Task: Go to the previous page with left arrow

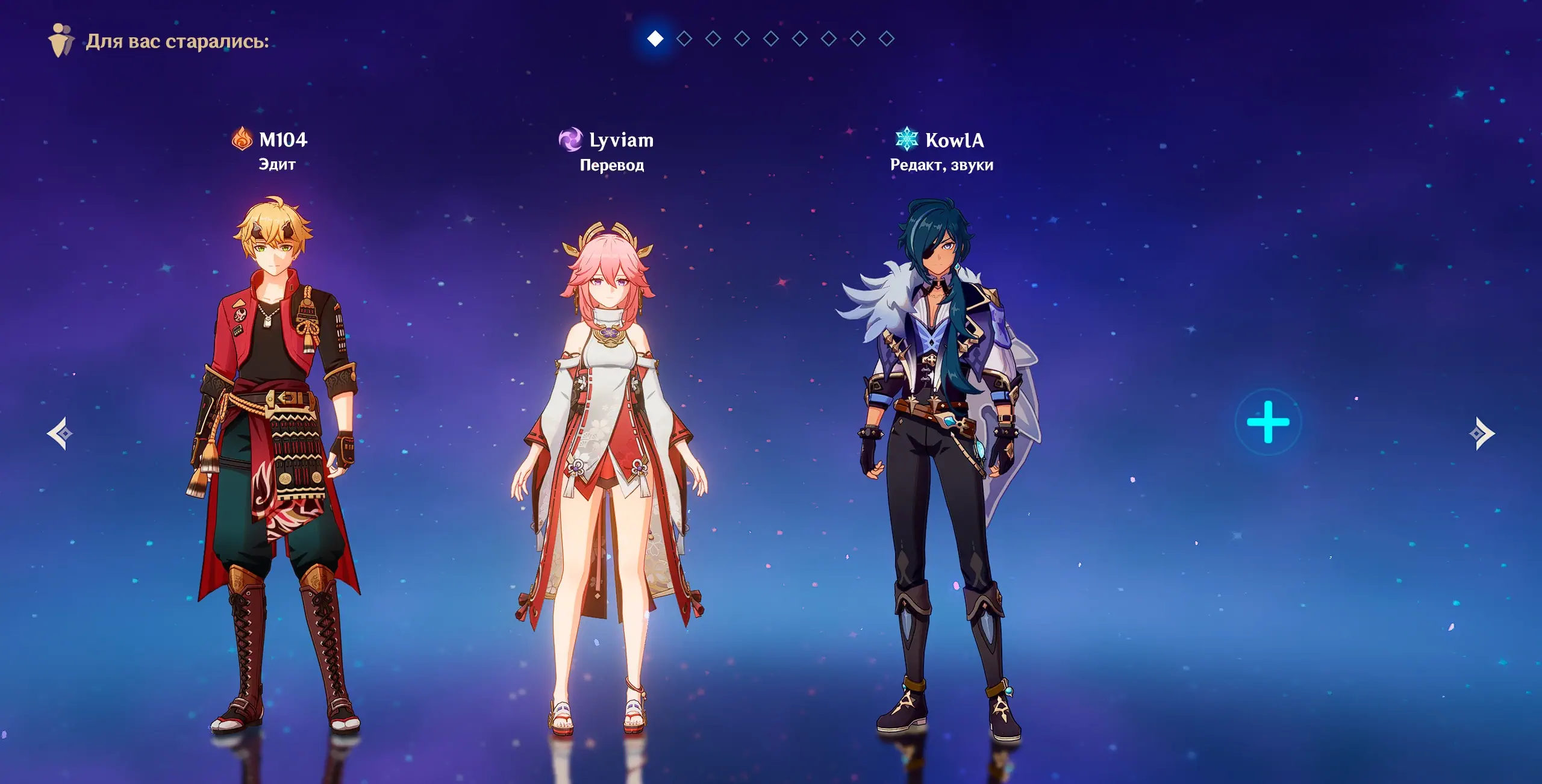Action: [60, 433]
